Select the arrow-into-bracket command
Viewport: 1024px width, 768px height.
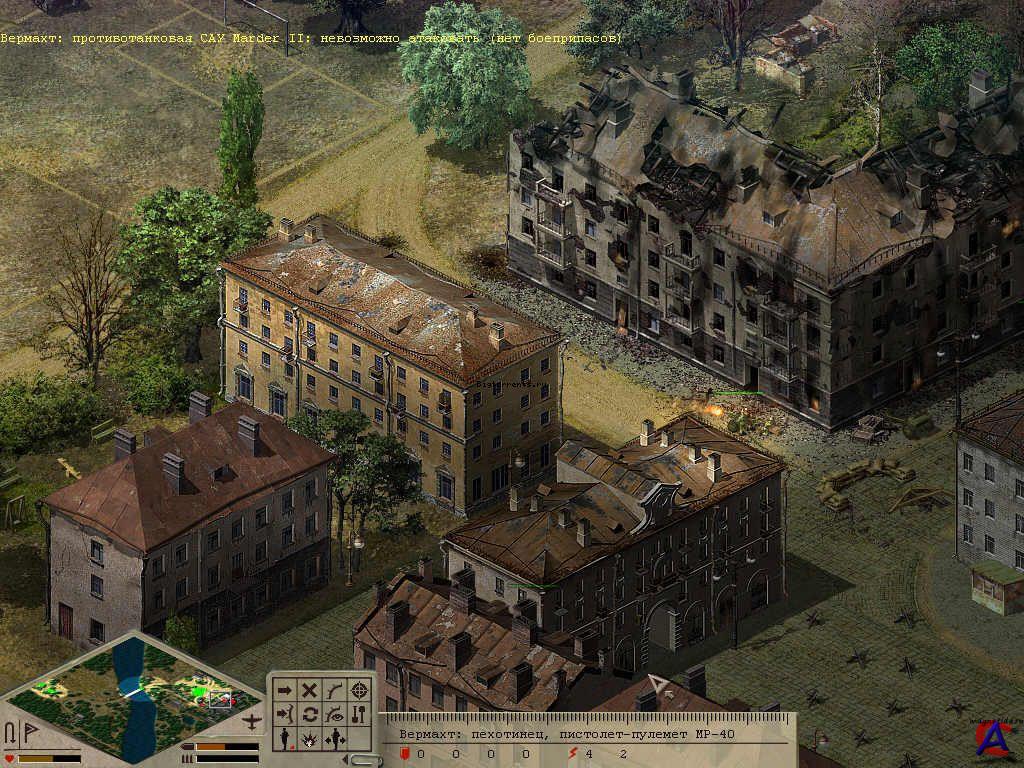[x=285, y=714]
